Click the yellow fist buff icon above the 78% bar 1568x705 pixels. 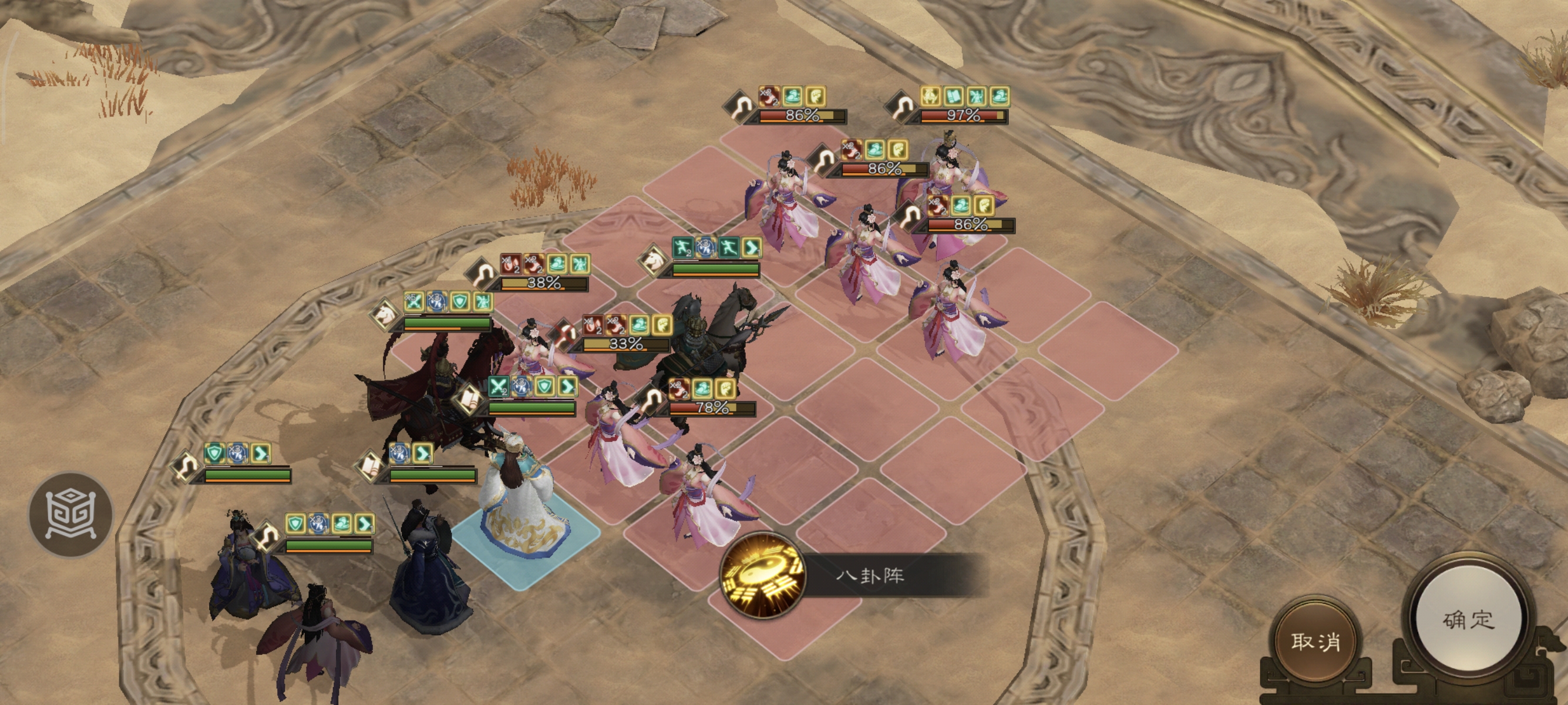(725, 390)
